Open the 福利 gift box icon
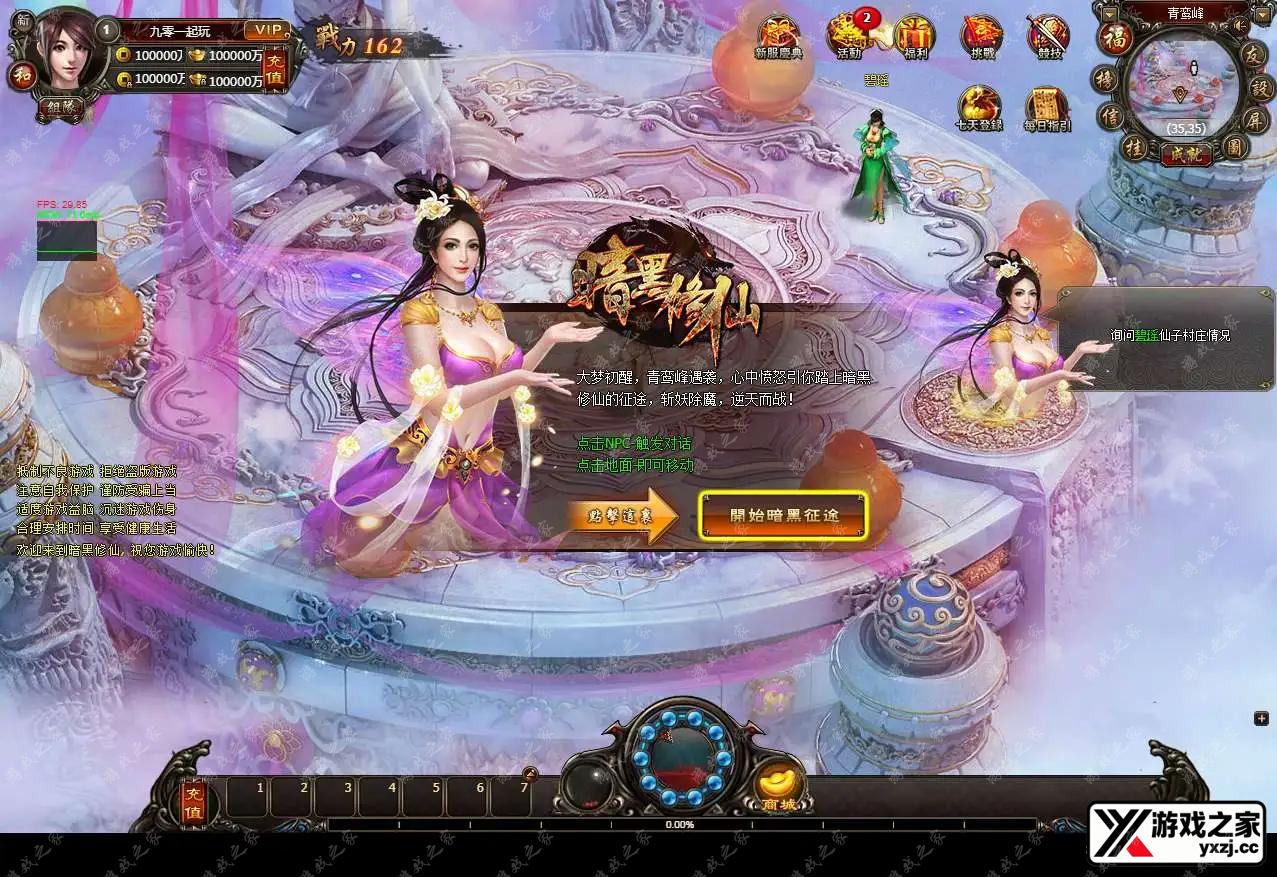1277x877 pixels. click(914, 37)
